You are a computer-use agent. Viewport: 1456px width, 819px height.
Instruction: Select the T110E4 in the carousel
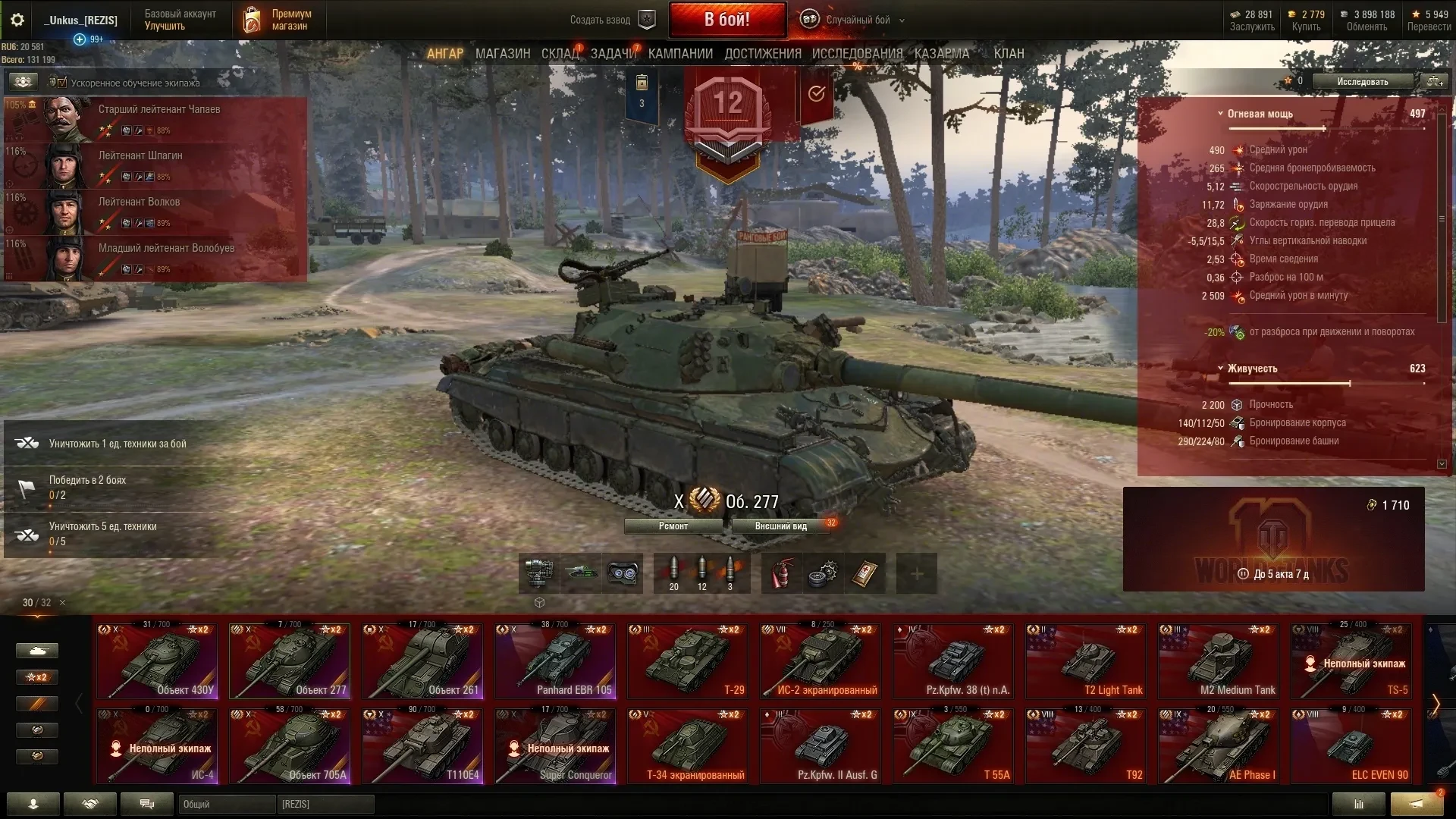coord(422,745)
